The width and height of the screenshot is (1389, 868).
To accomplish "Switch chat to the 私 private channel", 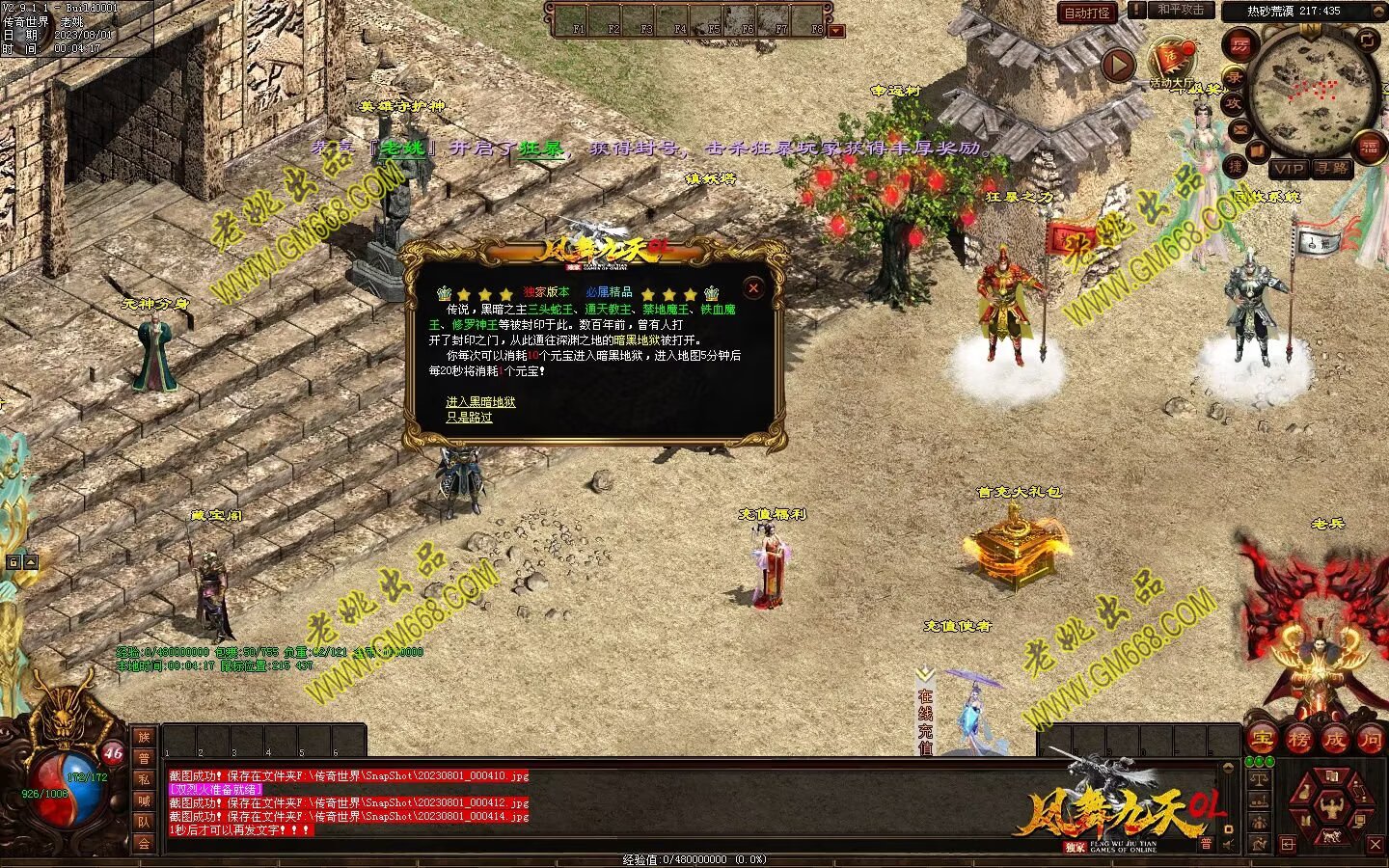I will pos(144,779).
